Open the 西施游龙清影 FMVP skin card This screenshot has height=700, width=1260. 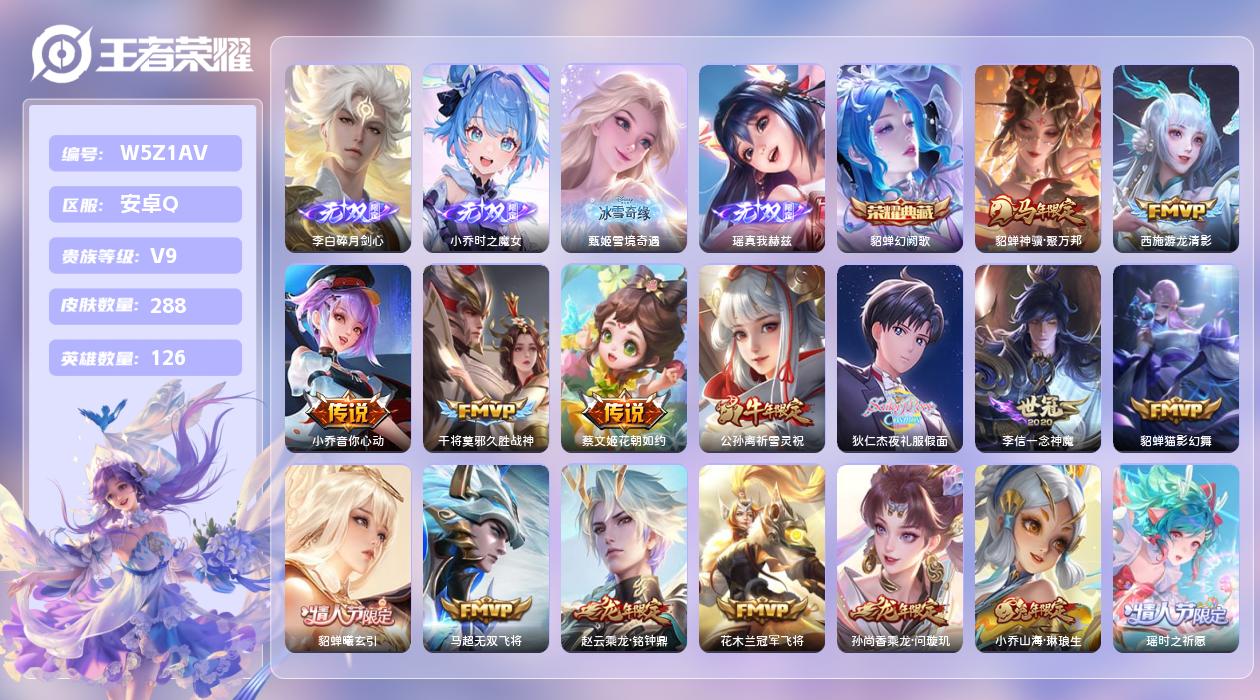point(1176,158)
